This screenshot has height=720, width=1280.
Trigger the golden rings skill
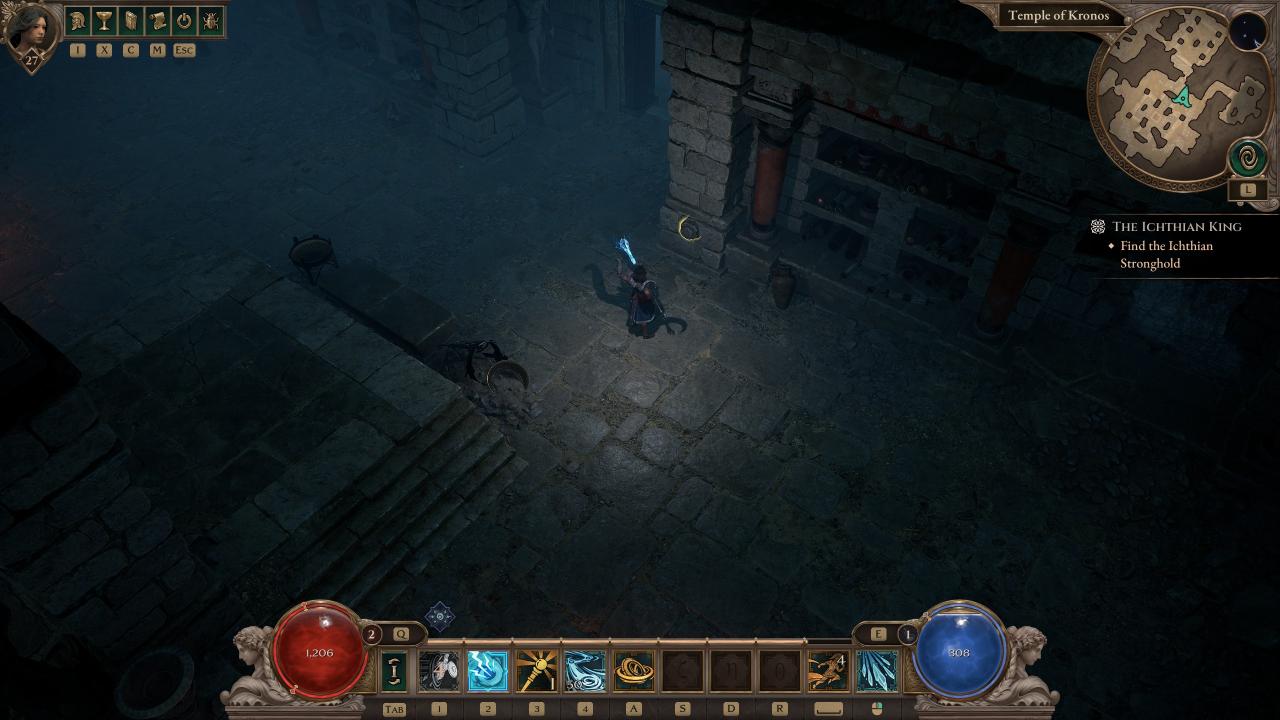[x=634, y=671]
